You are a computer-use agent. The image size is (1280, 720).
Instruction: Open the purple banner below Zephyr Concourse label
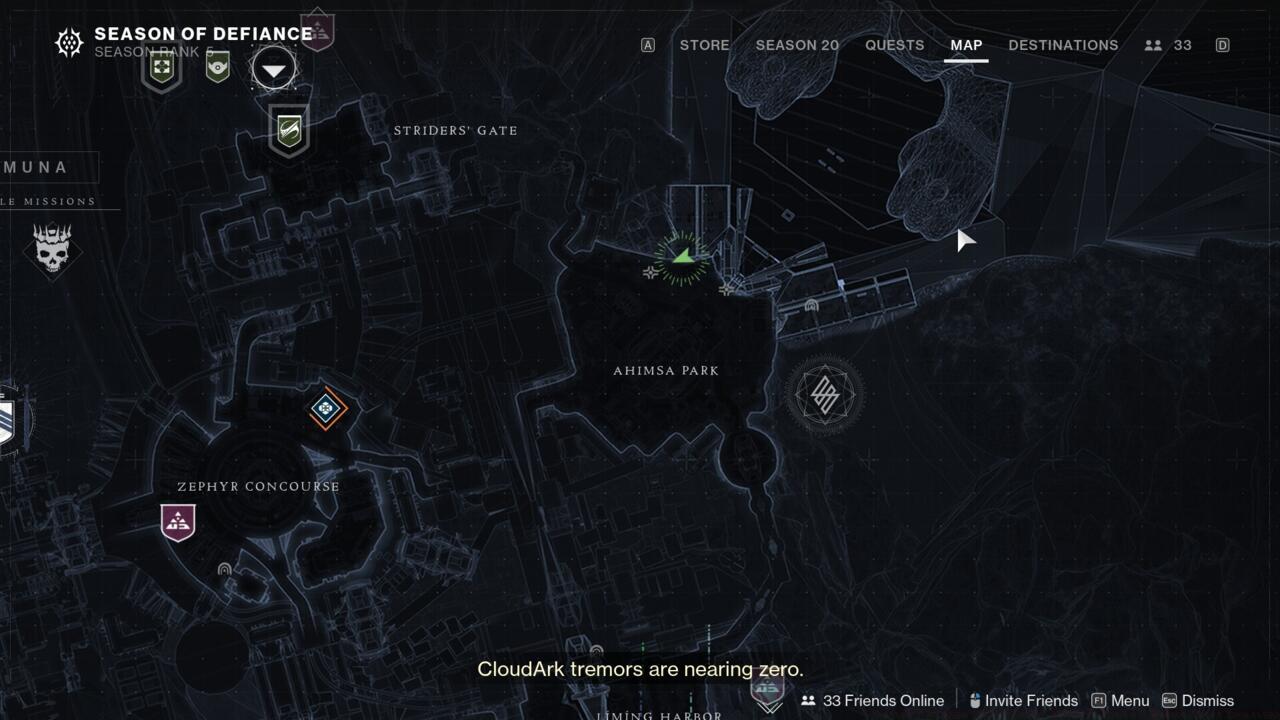pyautogui.click(x=178, y=522)
